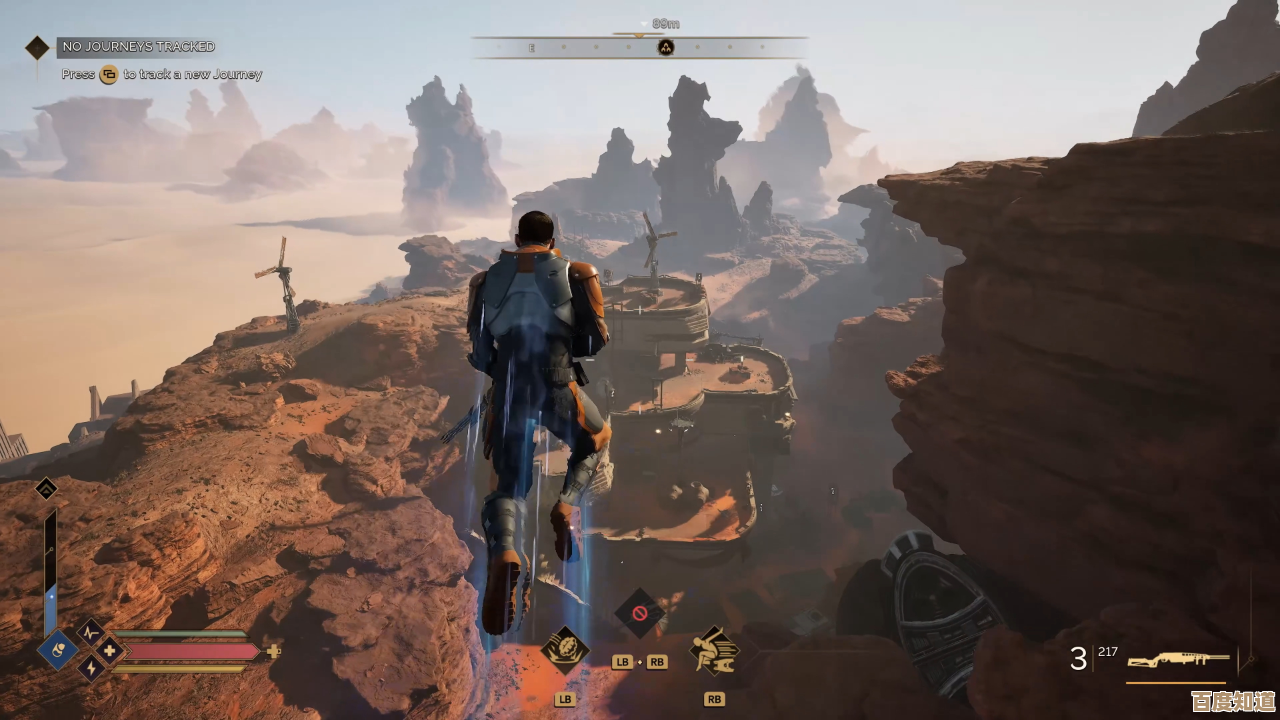Select the lightning bolt power icon
This screenshot has height=720, width=1280.
coord(91,669)
